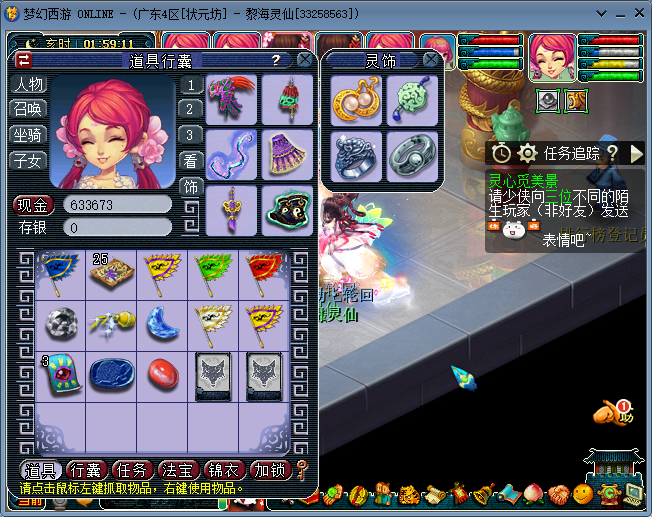Switch to the 任务 quest items tab
Image resolution: width=652 pixels, height=517 pixels.
click(x=133, y=470)
